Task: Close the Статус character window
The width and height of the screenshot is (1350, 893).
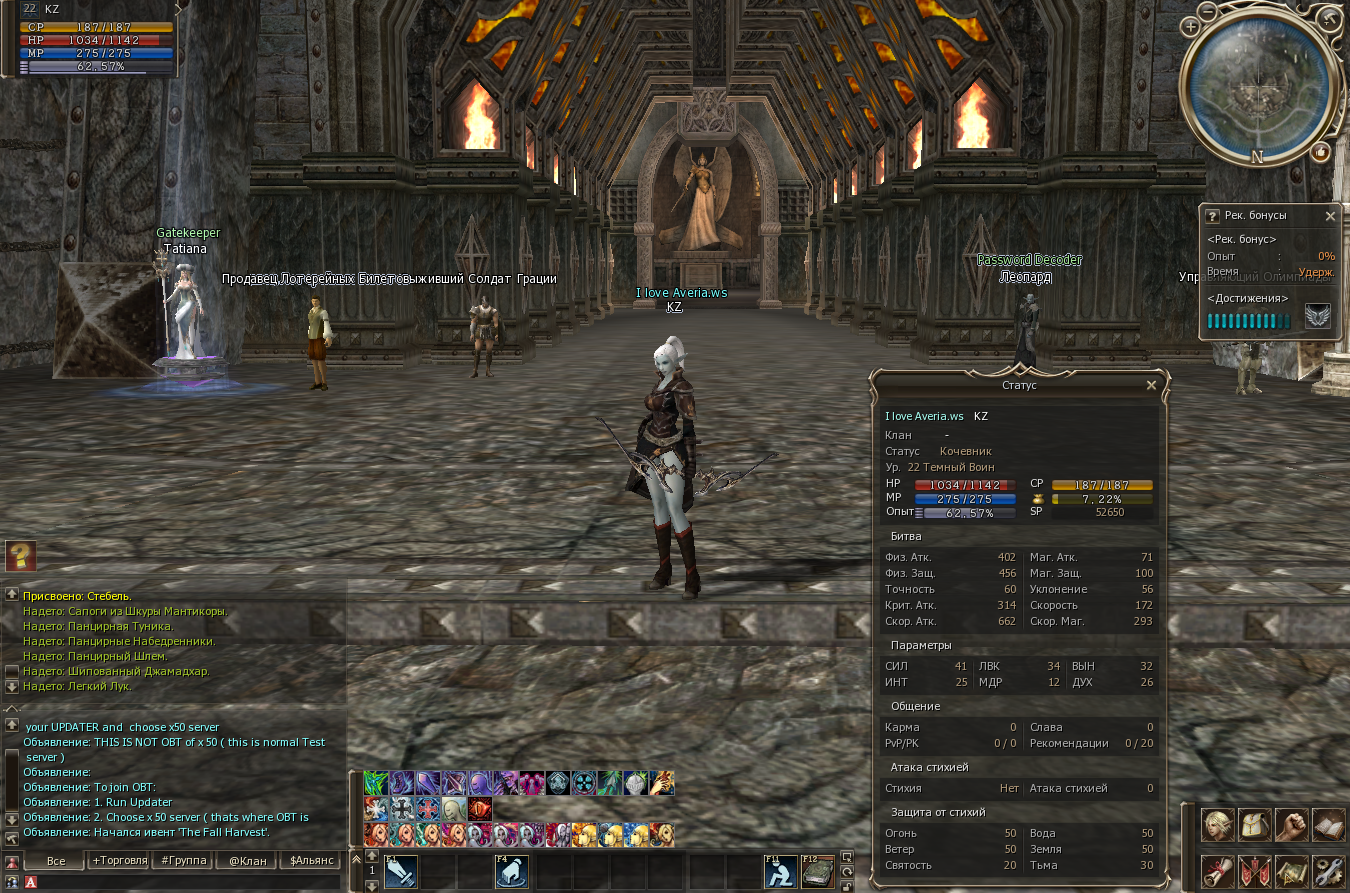Action: 1151,385
